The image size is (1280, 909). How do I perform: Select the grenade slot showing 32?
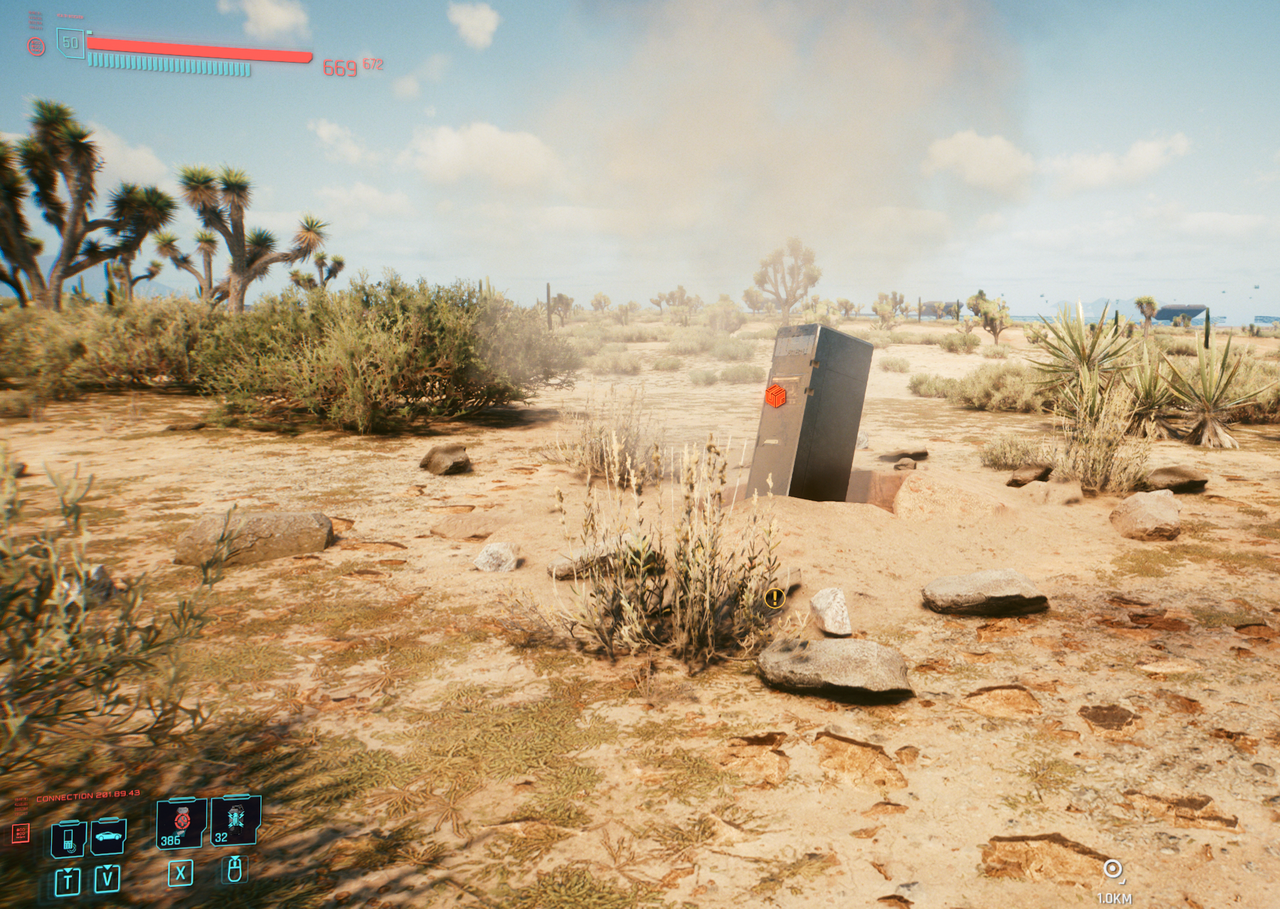point(236,820)
